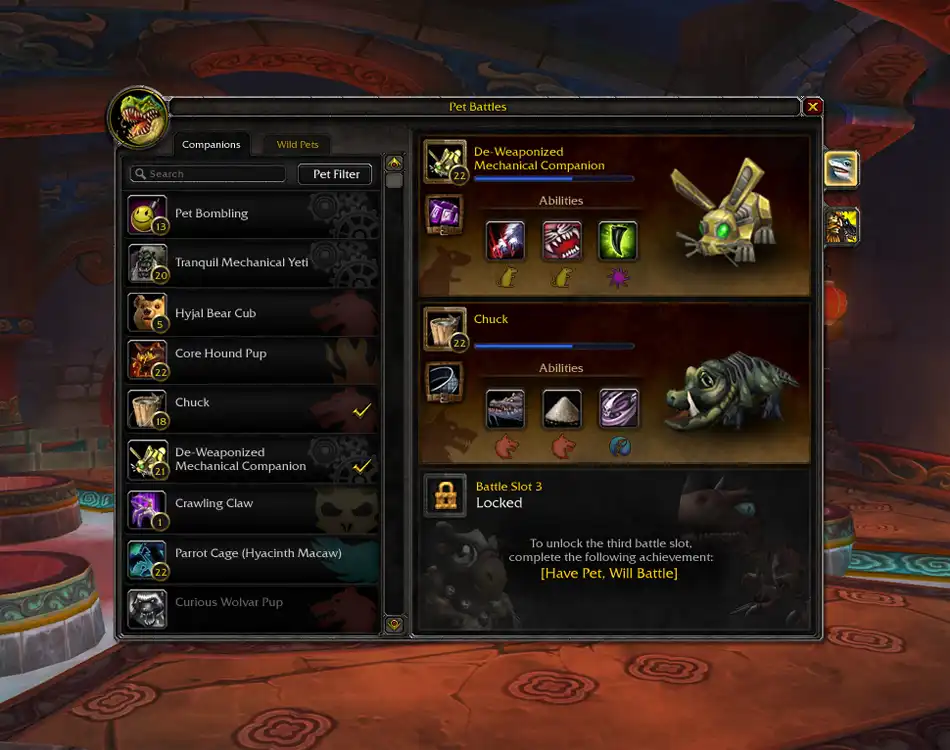Open the Pet Filter dropdown
The width and height of the screenshot is (950, 750).
tap(336, 174)
